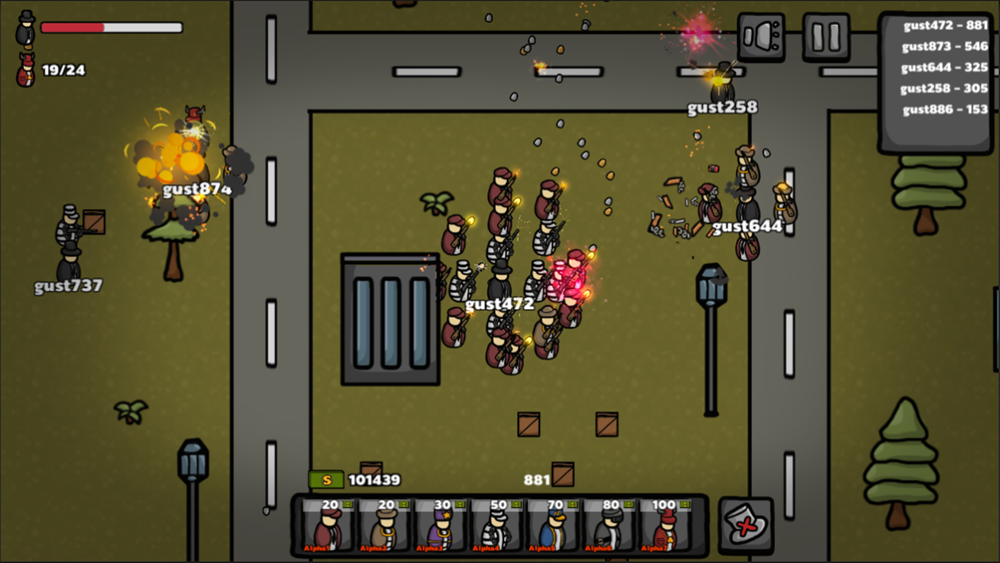
Task: Click the gust886 leaderboard entry
Action: pyautogui.click(x=944, y=110)
